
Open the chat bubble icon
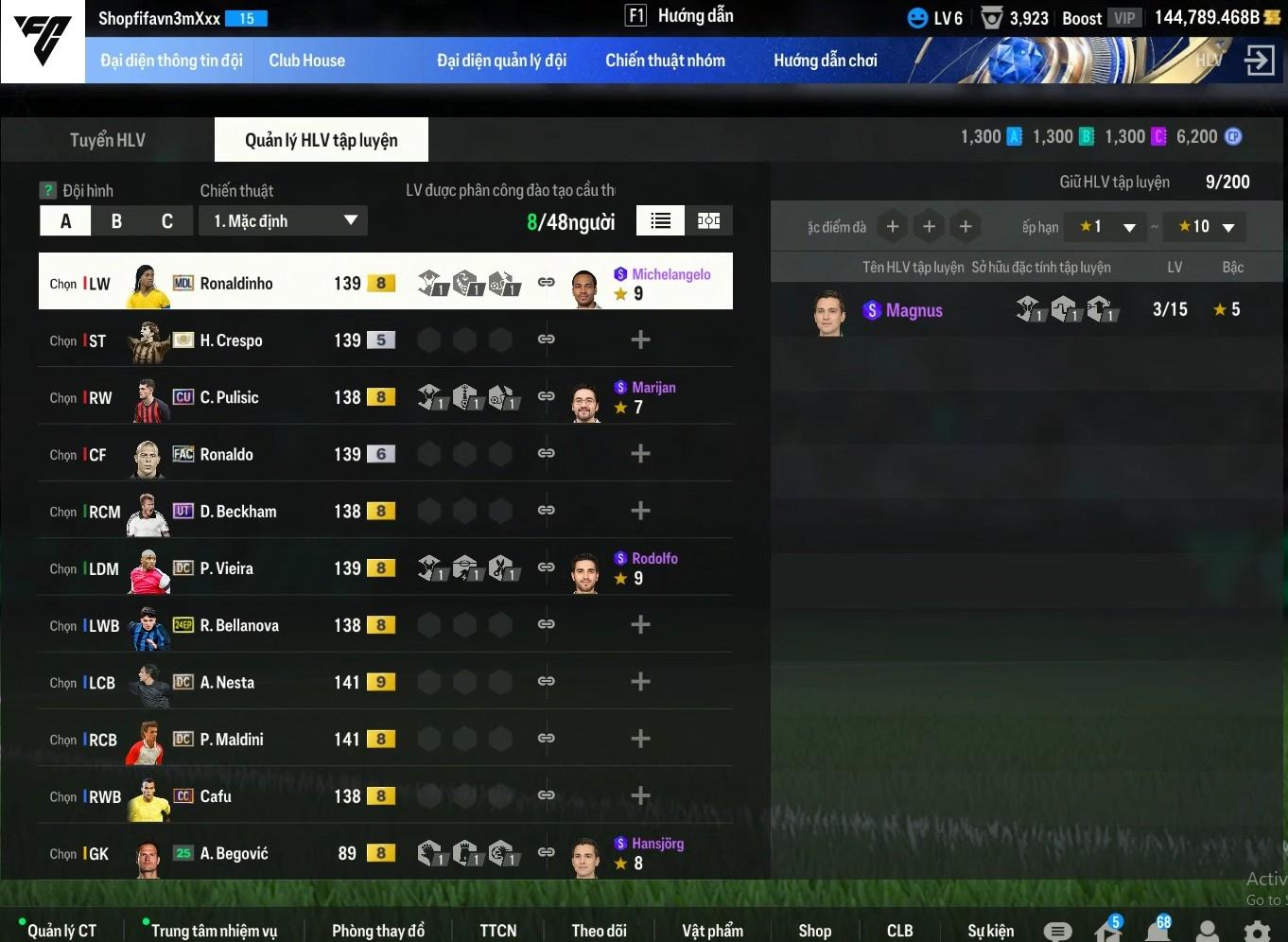tap(1057, 932)
